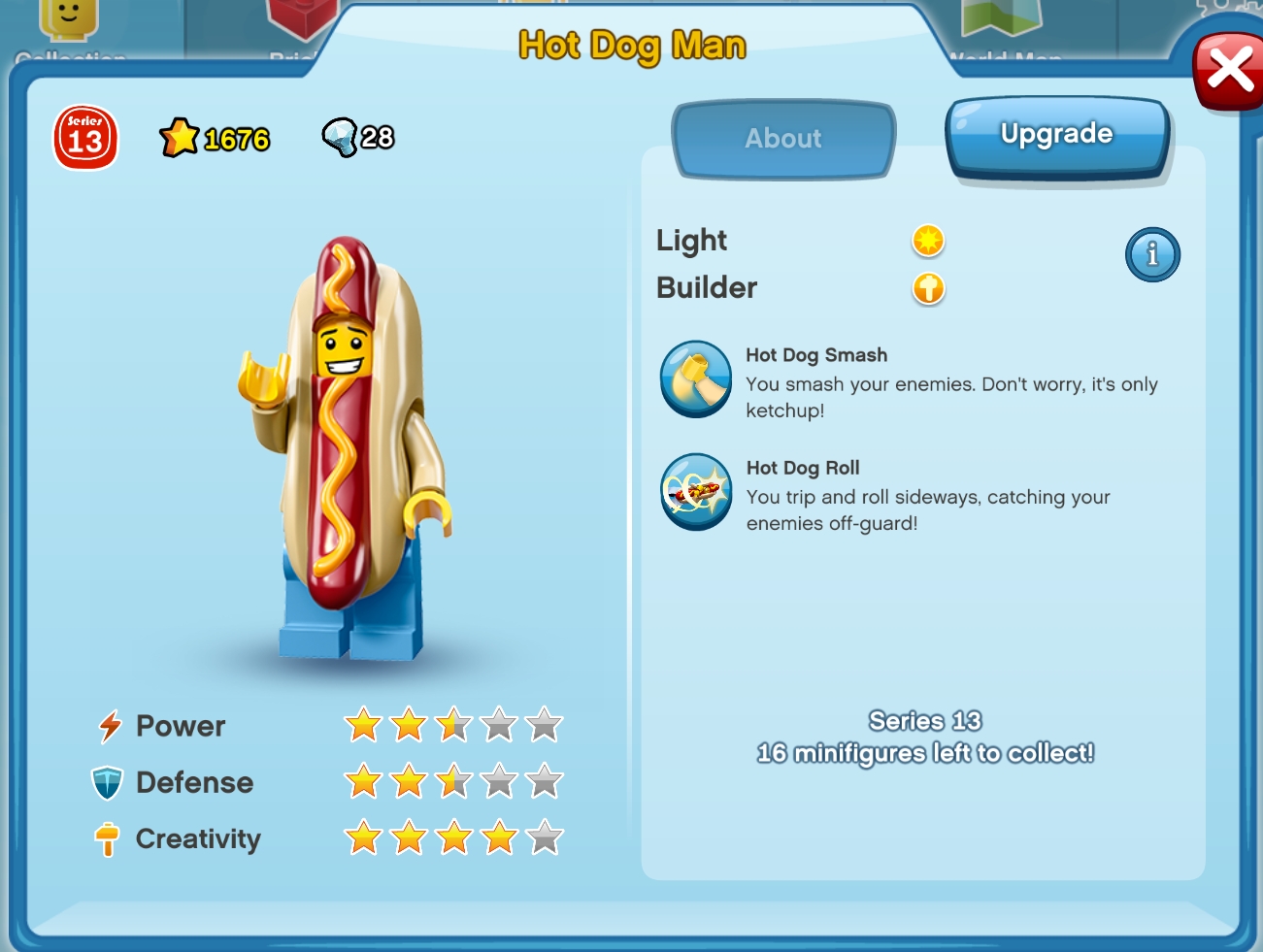1263x952 pixels.
Task: Click the Light sun ability icon
Action: click(x=927, y=241)
